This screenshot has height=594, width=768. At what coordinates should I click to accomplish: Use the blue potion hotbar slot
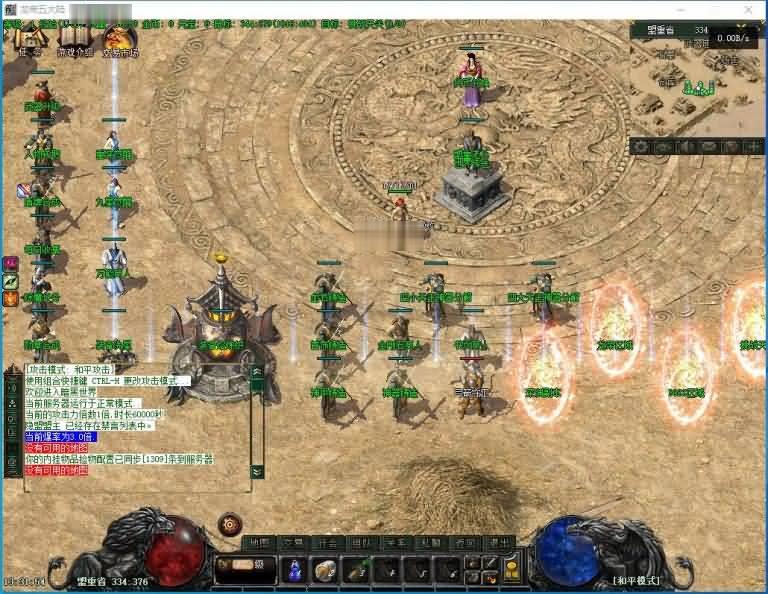click(x=295, y=570)
